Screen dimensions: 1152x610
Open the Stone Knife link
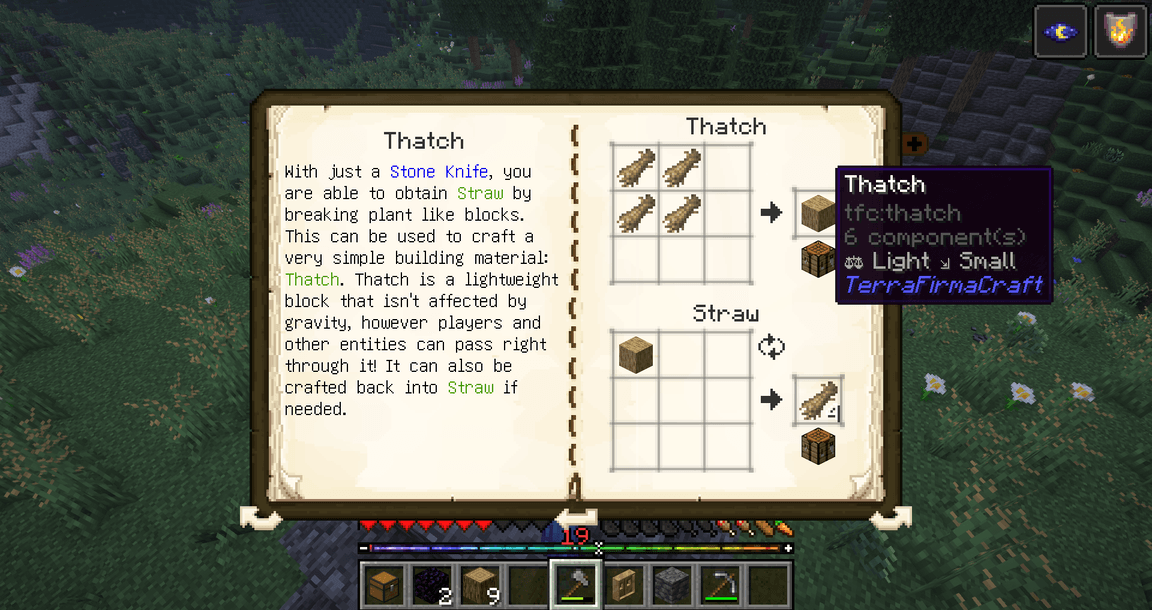(438, 172)
